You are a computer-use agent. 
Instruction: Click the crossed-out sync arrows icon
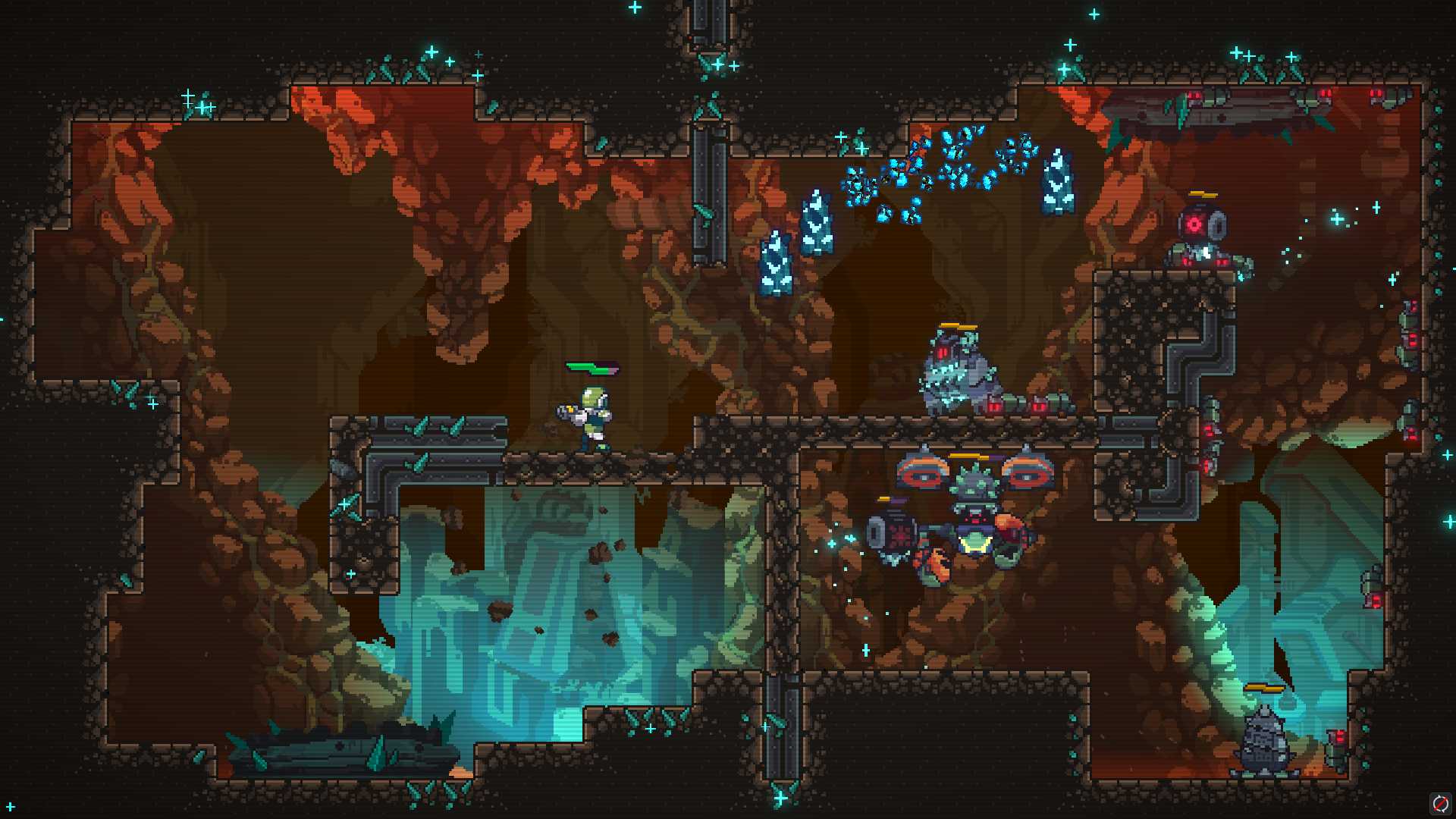(x=1439, y=803)
